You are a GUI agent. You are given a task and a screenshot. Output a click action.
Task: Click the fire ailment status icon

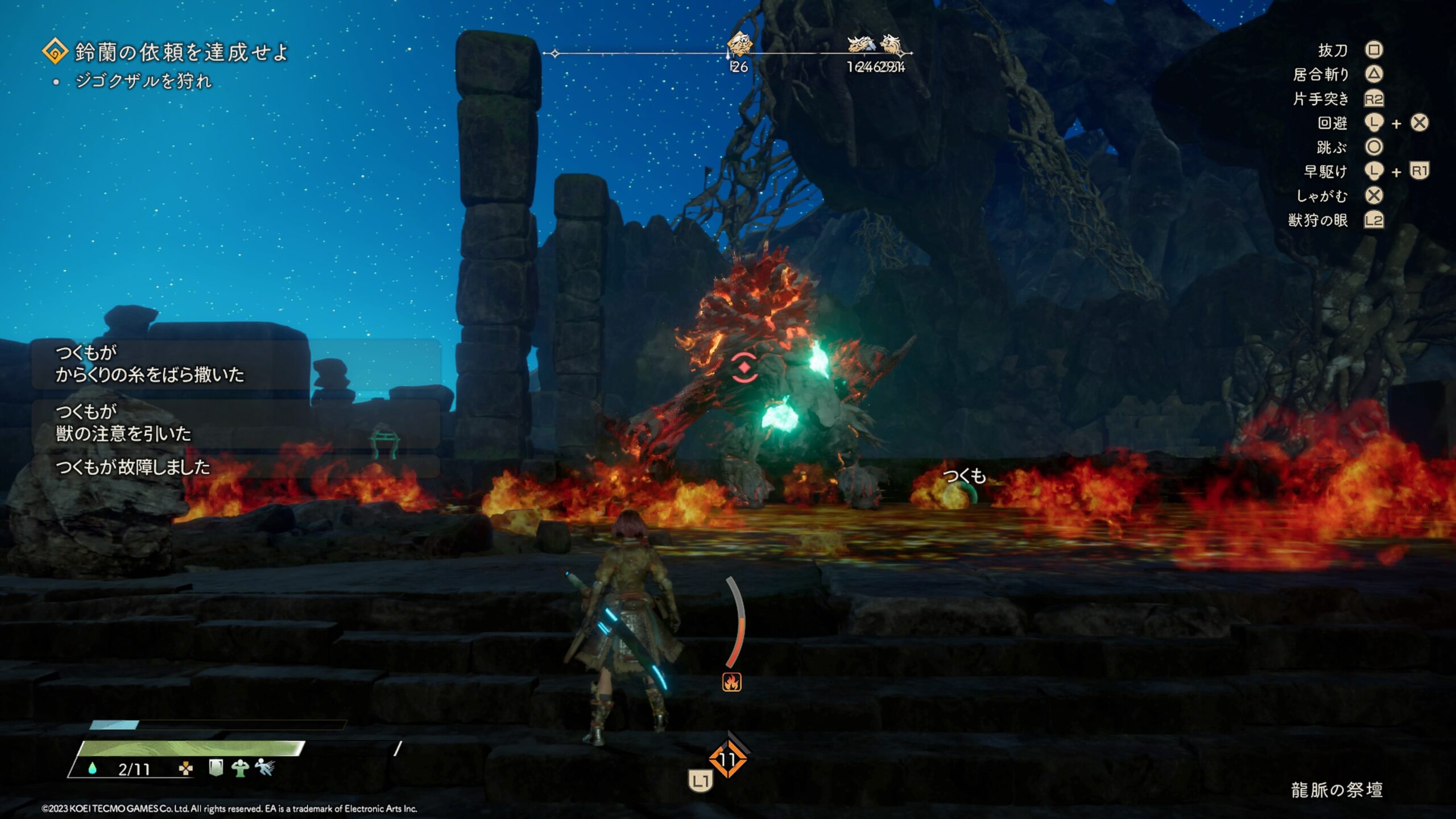[732, 682]
